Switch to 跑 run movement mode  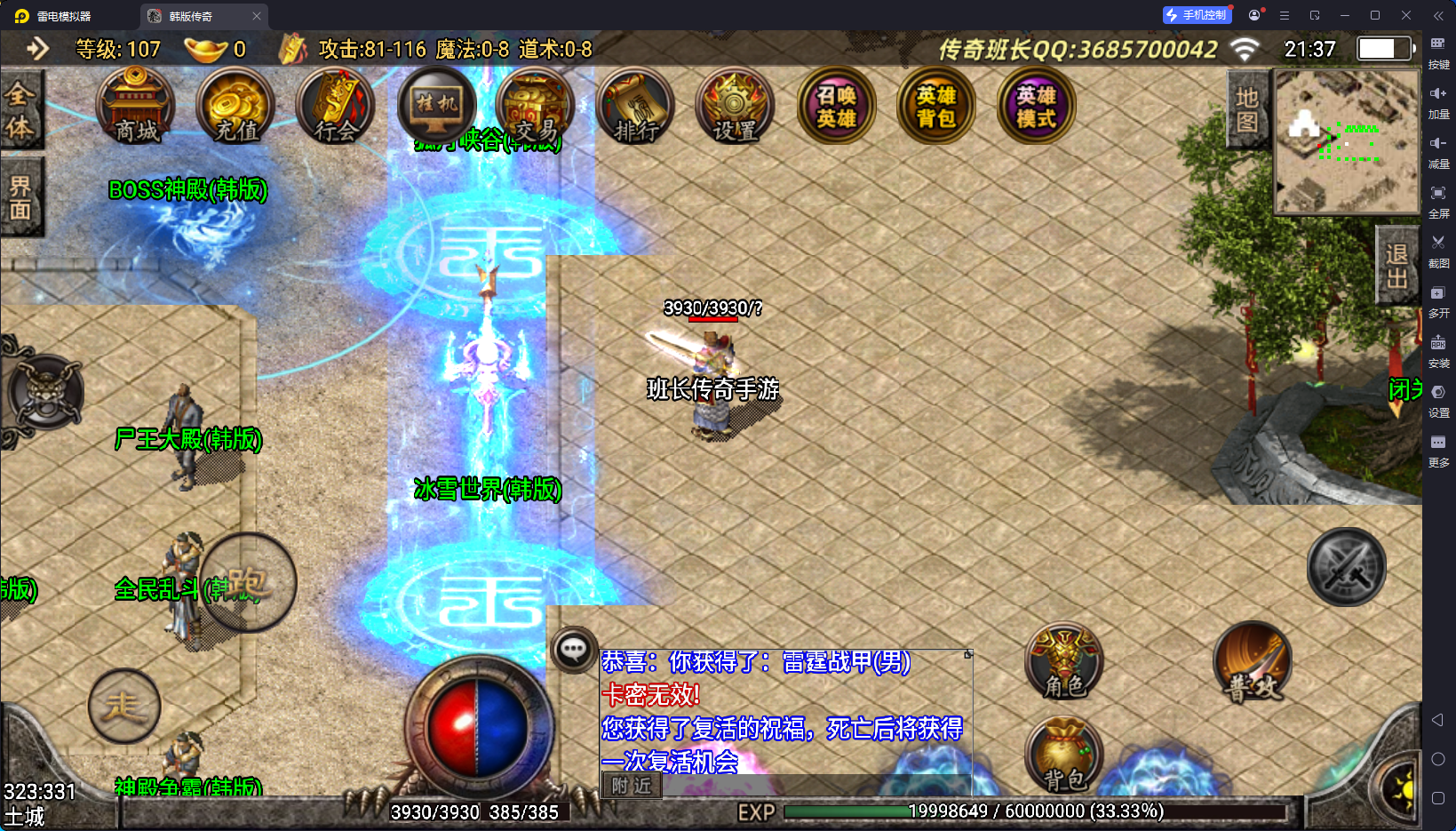click(x=248, y=583)
